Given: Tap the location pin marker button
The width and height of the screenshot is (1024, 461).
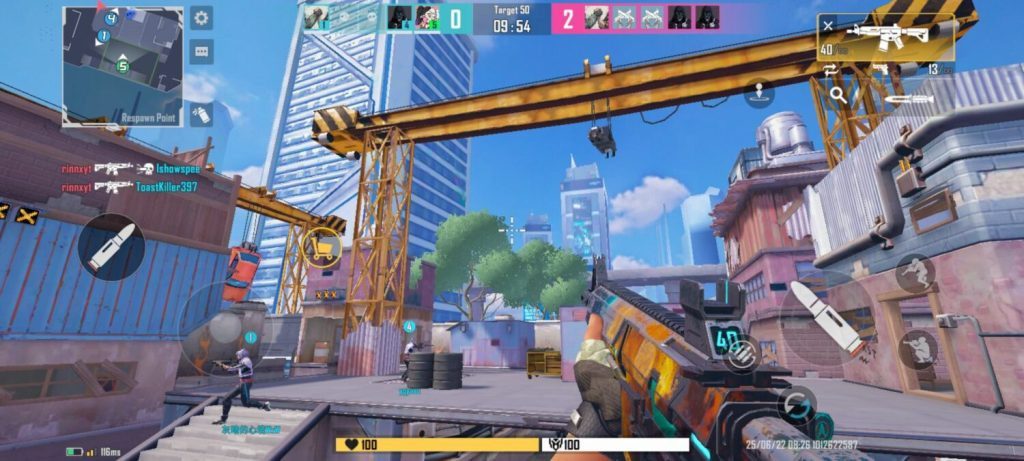Looking at the screenshot, I should click(760, 92).
